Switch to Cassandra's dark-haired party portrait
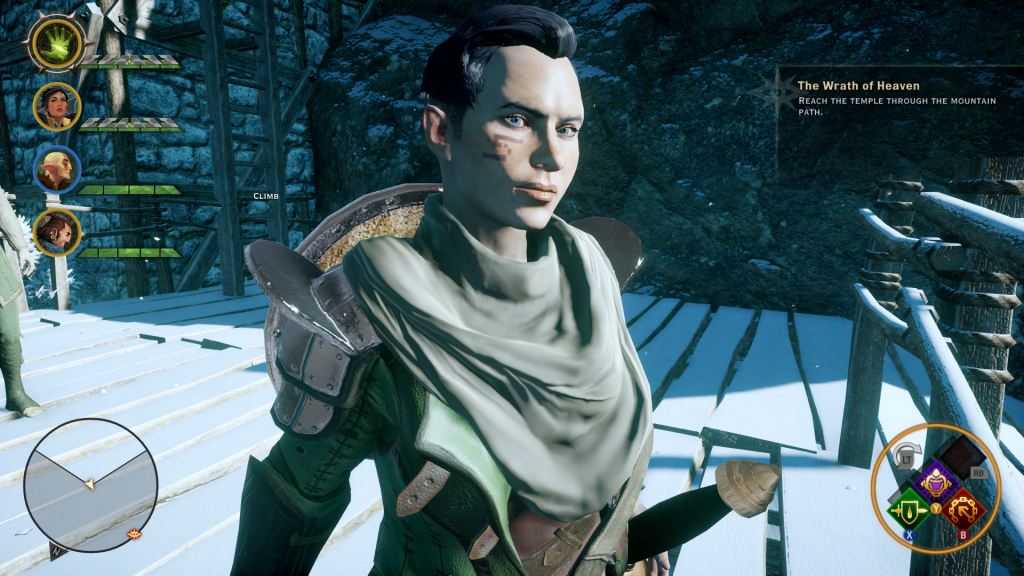1024x576 pixels. 57,106
